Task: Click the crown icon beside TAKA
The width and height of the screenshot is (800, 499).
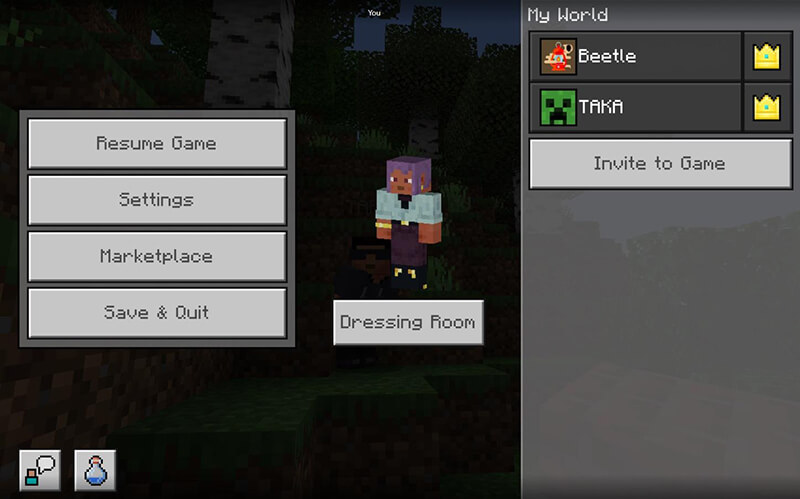Action: (766, 107)
